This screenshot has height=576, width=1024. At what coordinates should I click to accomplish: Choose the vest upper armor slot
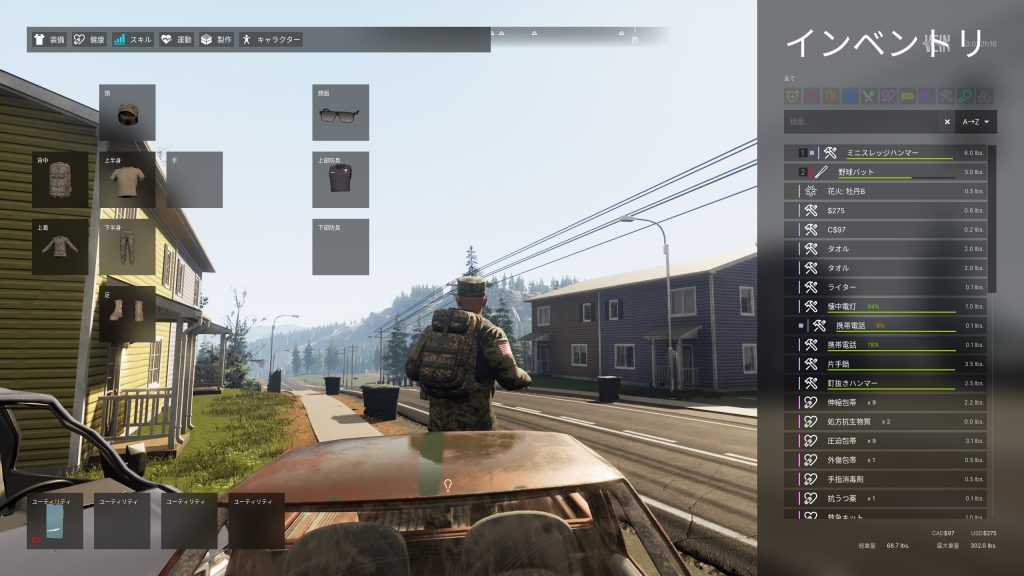tap(340, 180)
